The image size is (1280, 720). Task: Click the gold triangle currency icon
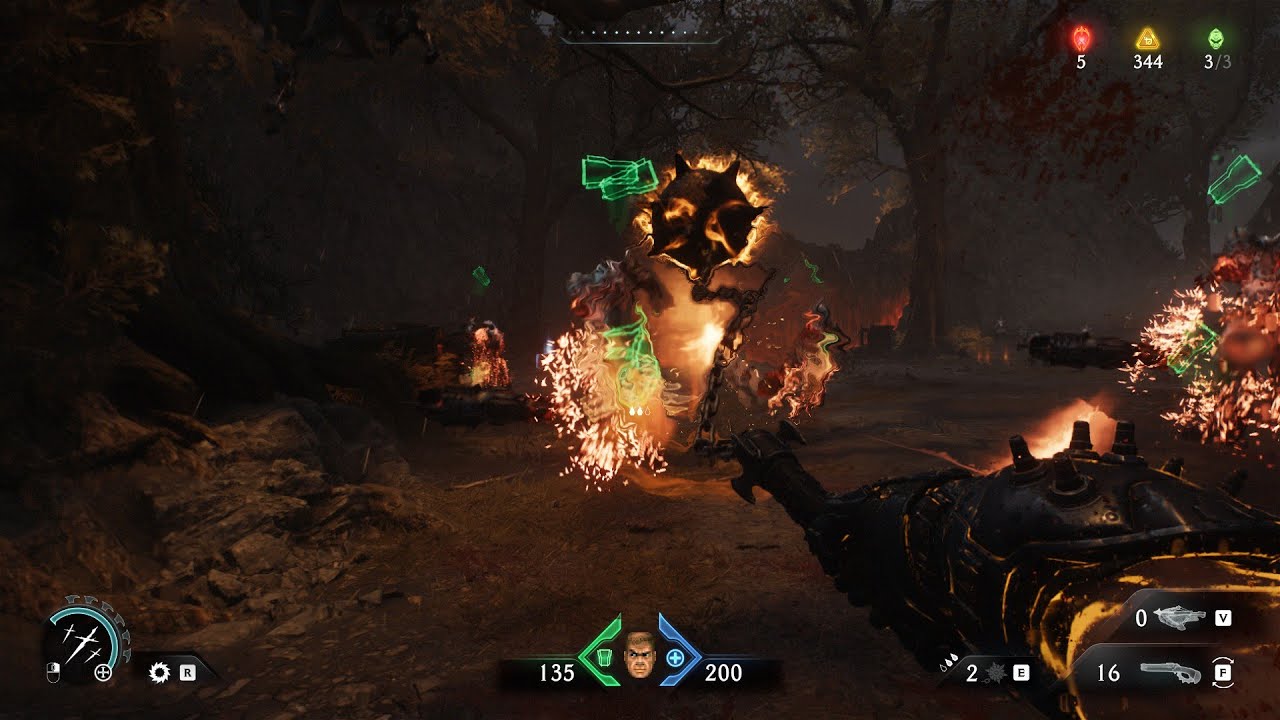coord(1147,39)
